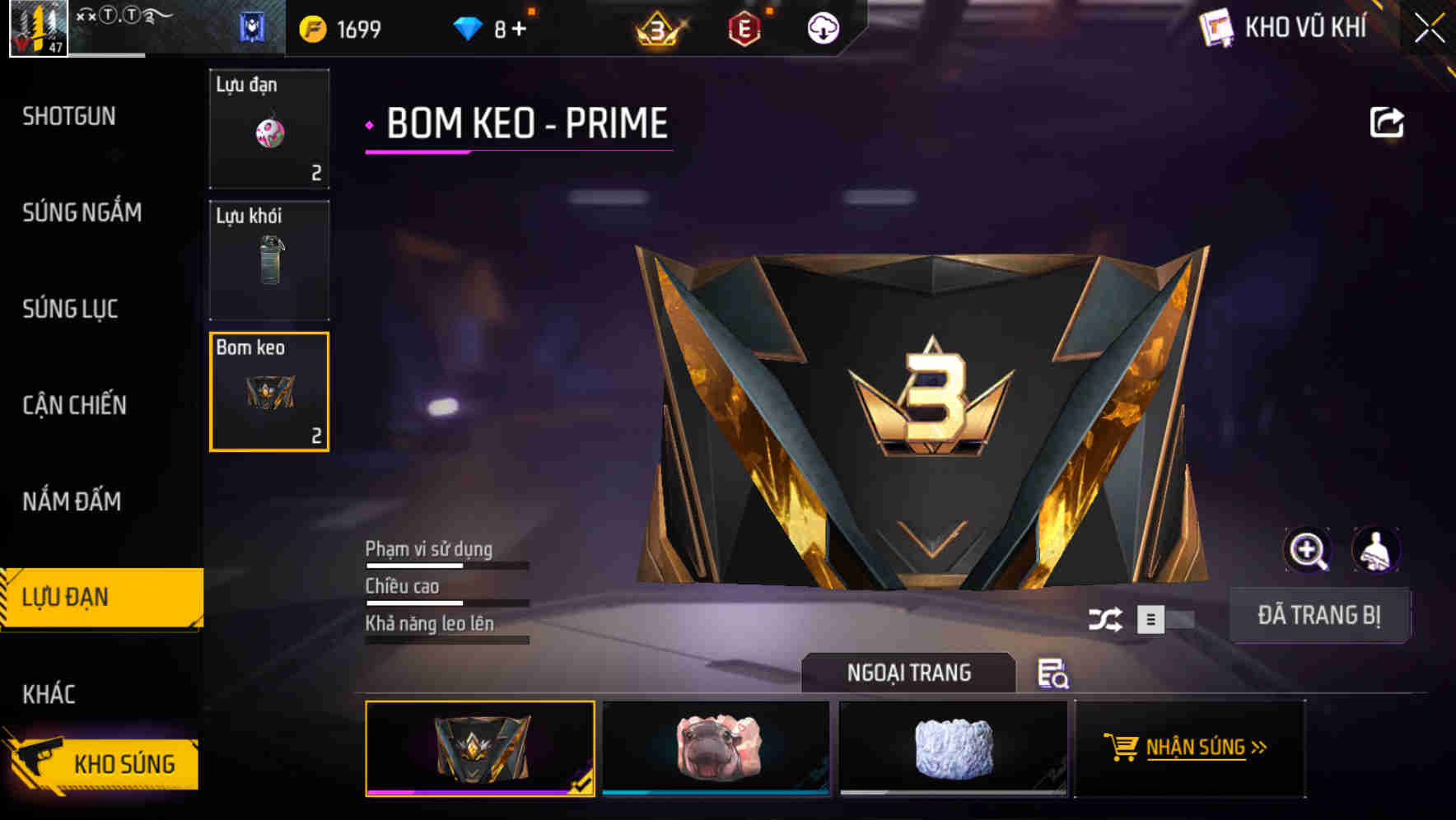Click the cart icon next to NHẬN SÚNG

[x=1123, y=748]
